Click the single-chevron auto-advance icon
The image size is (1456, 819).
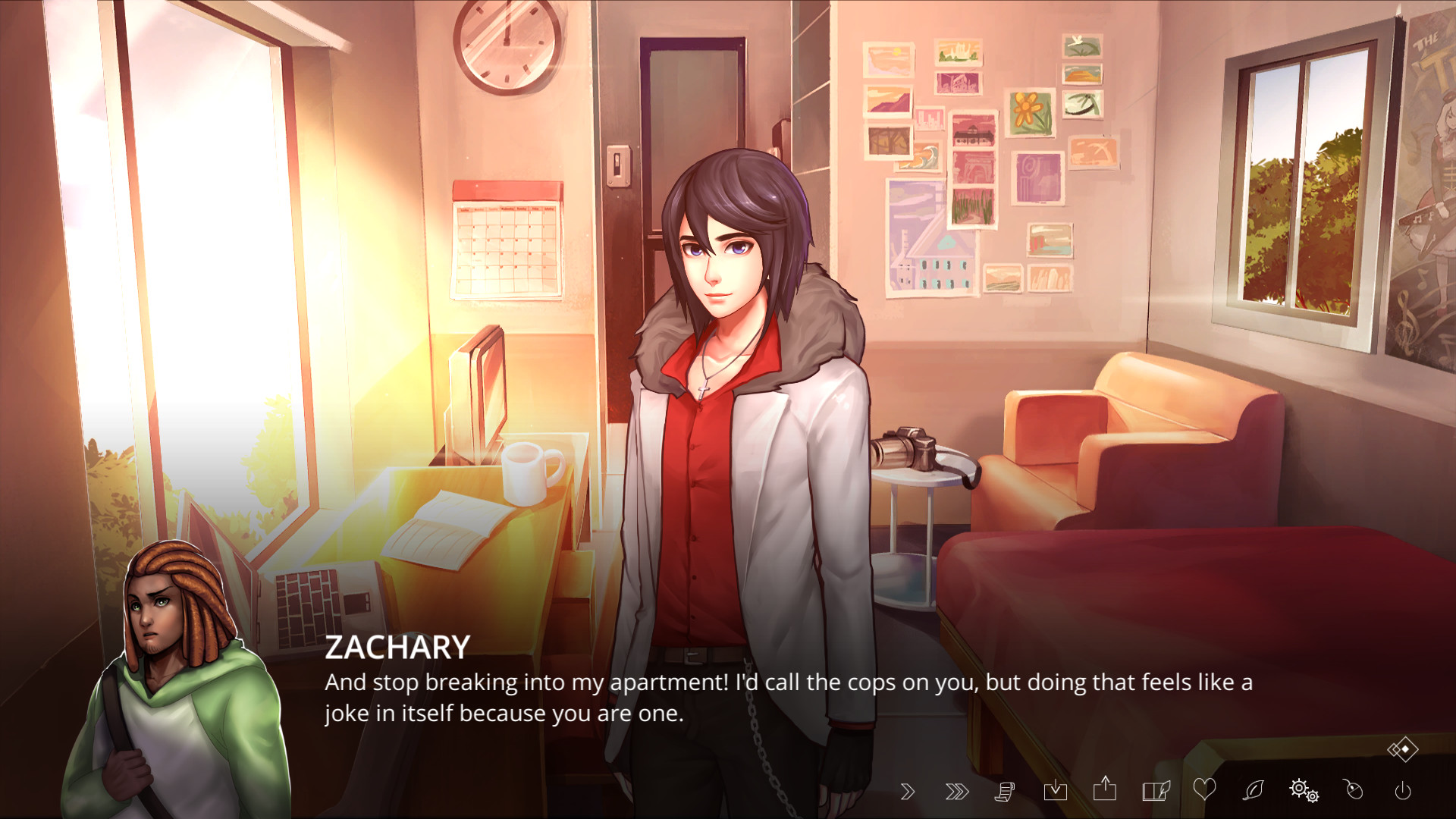pyautogui.click(x=908, y=792)
